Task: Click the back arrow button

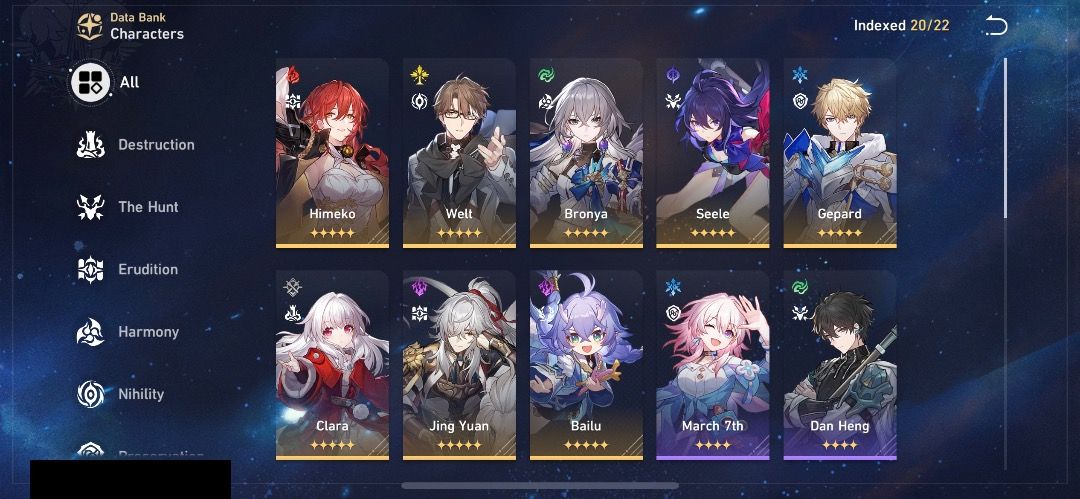Action: coord(996,26)
